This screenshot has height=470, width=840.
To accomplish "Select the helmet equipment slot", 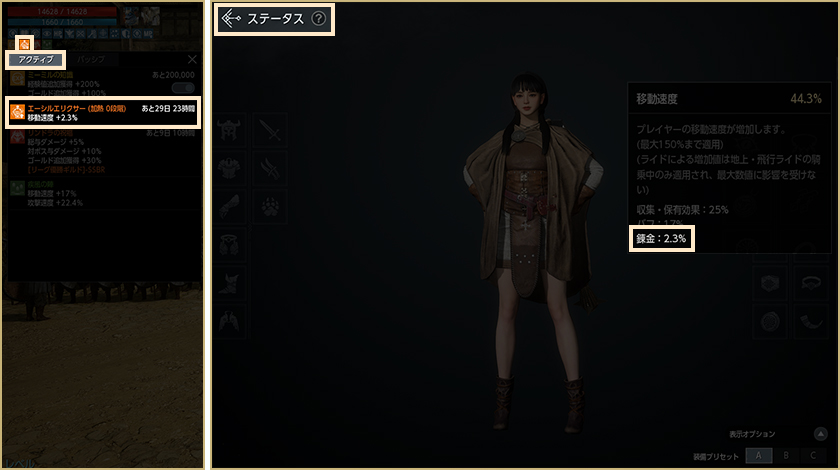I will (232, 130).
